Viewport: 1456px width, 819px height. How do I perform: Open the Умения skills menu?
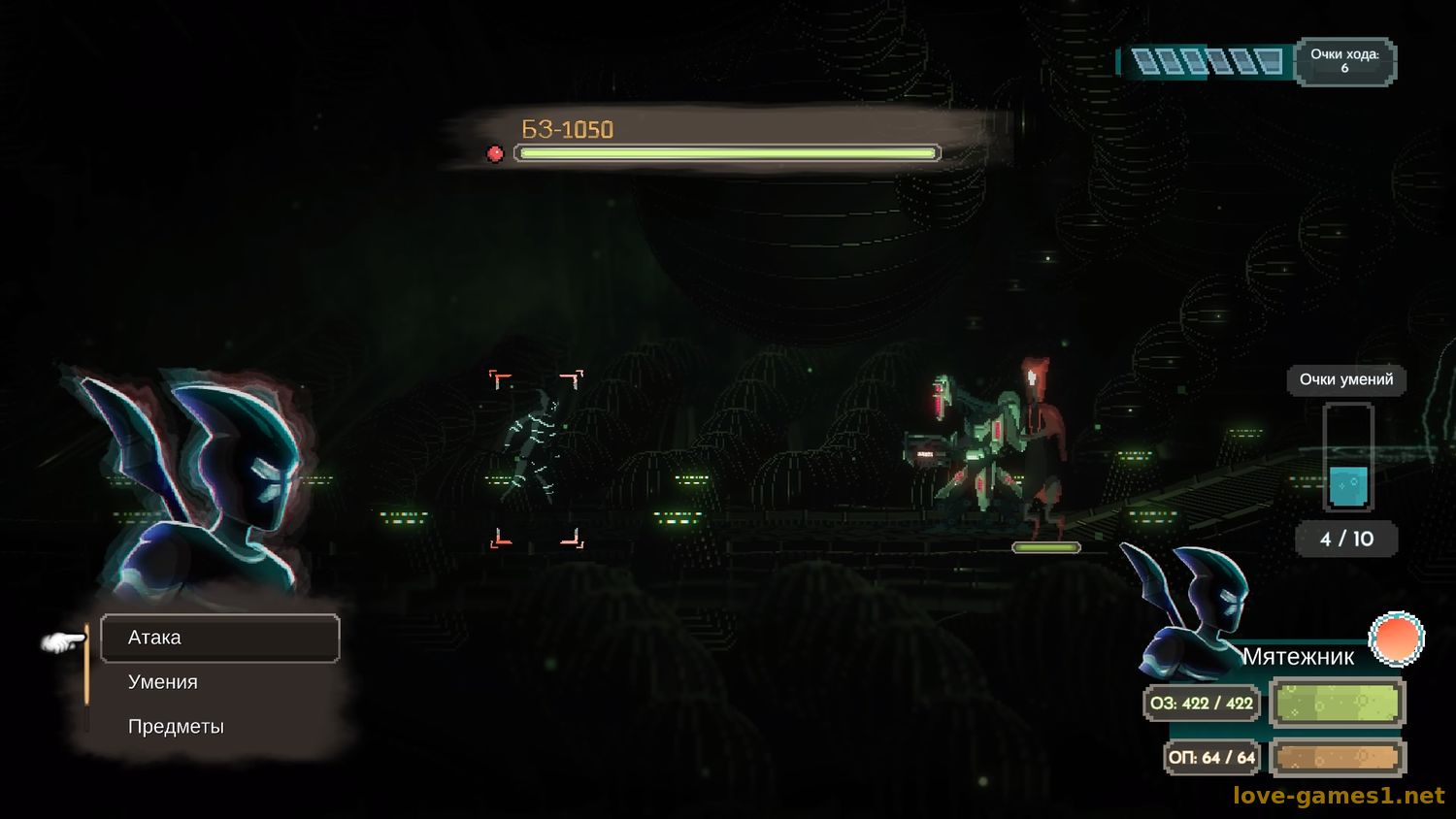coord(163,682)
